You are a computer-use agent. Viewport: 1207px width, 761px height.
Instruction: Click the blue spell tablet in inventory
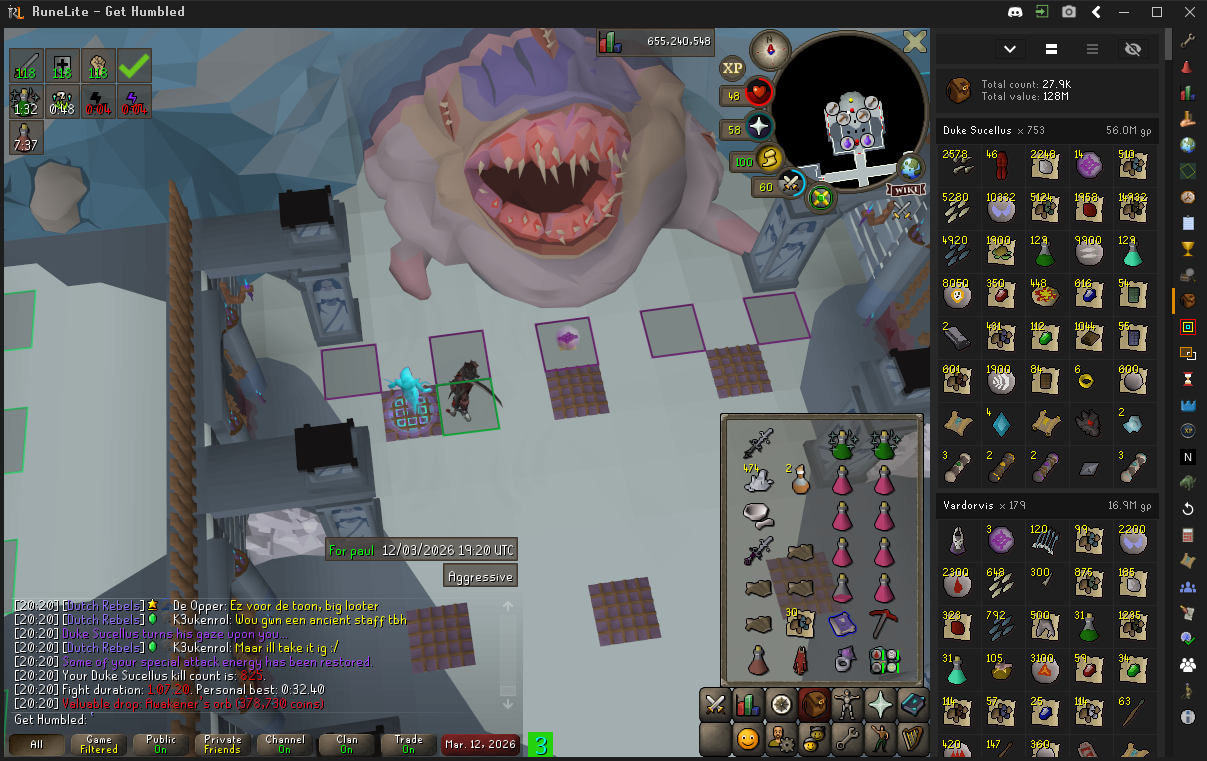point(841,623)
